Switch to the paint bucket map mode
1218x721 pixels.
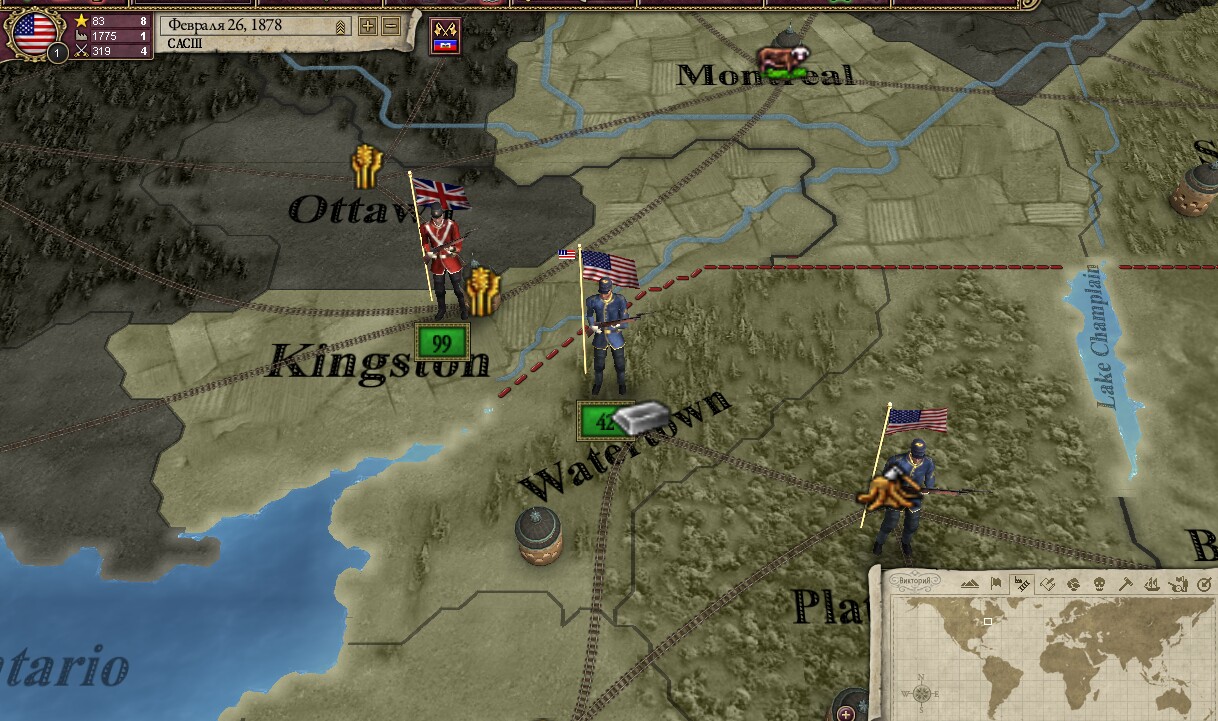pyautogui.click(x=1047, y=584)
